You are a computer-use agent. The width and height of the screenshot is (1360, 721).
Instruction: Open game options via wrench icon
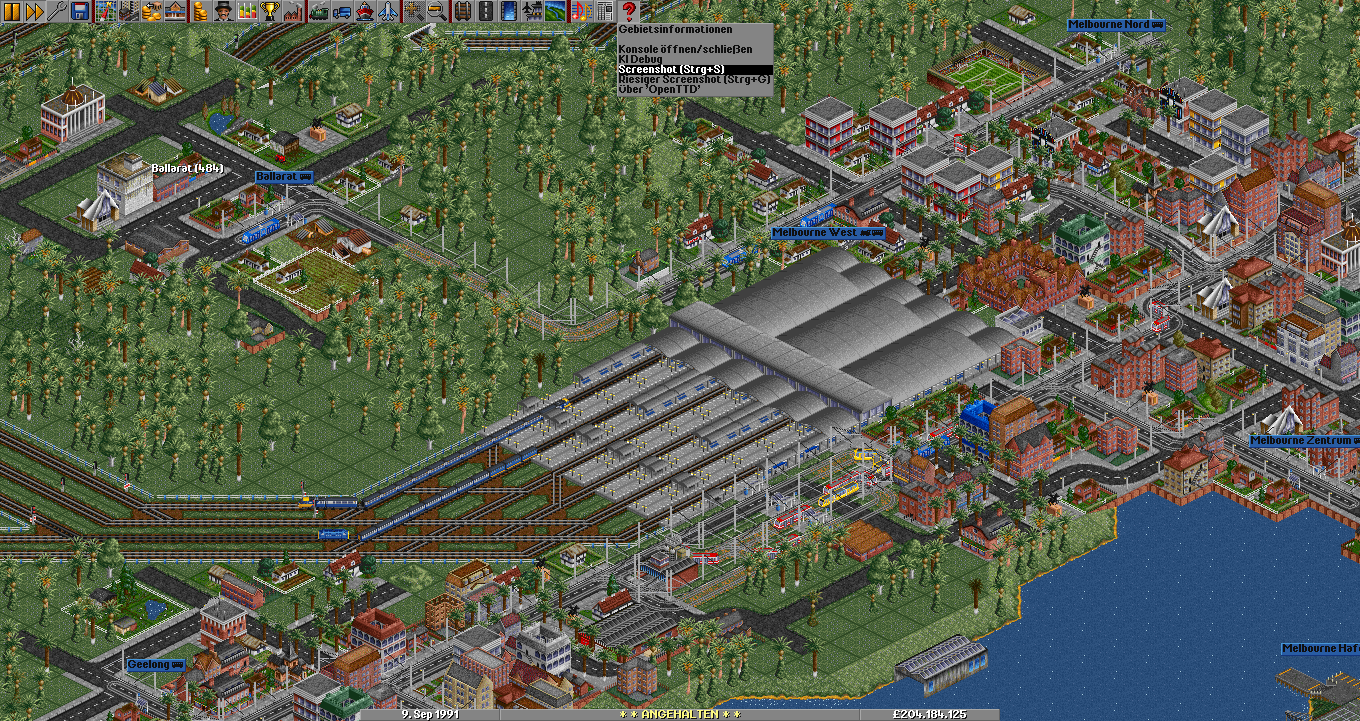tap(57, 12)
